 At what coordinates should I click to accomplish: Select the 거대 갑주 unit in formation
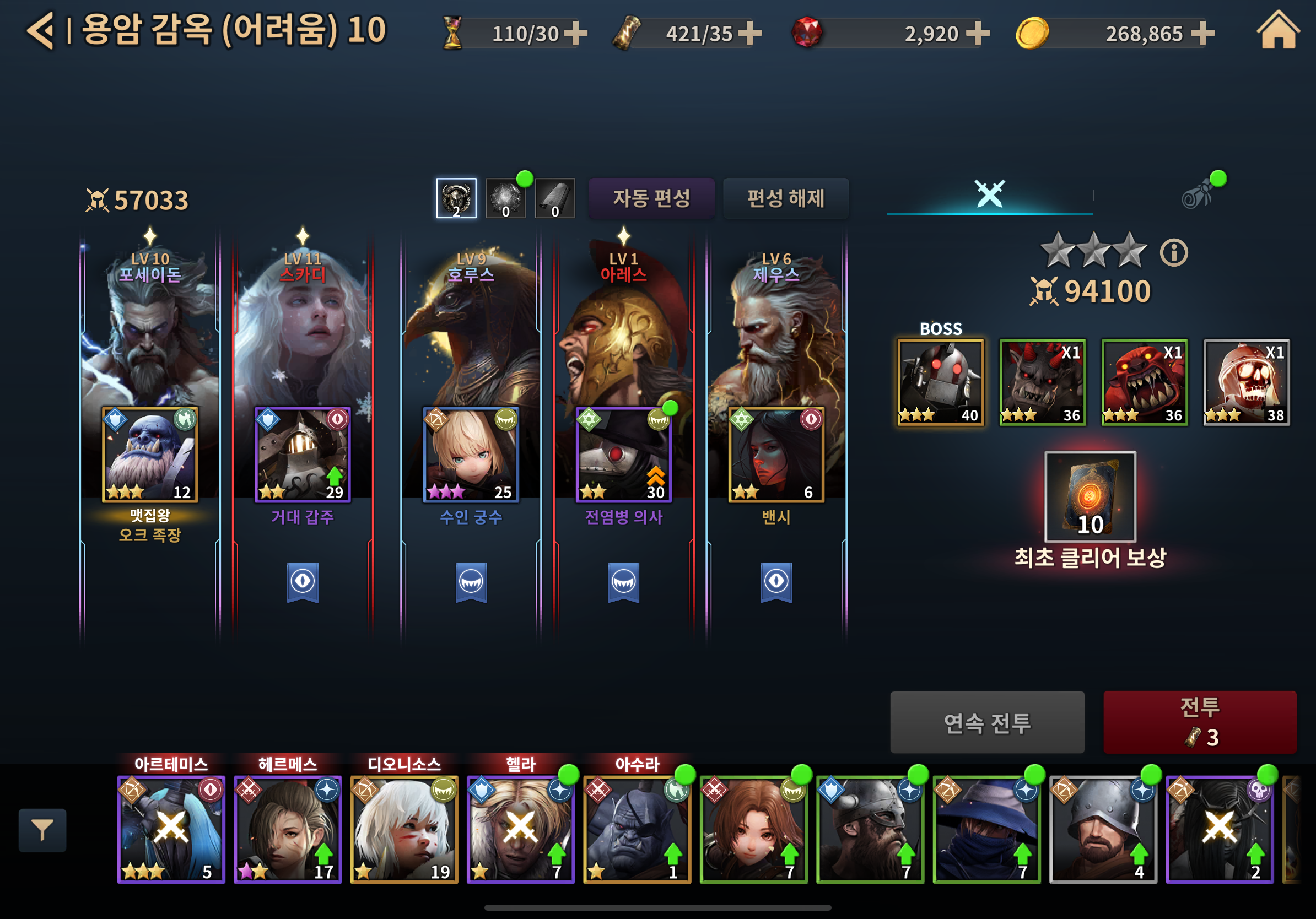tap(302, 455)
